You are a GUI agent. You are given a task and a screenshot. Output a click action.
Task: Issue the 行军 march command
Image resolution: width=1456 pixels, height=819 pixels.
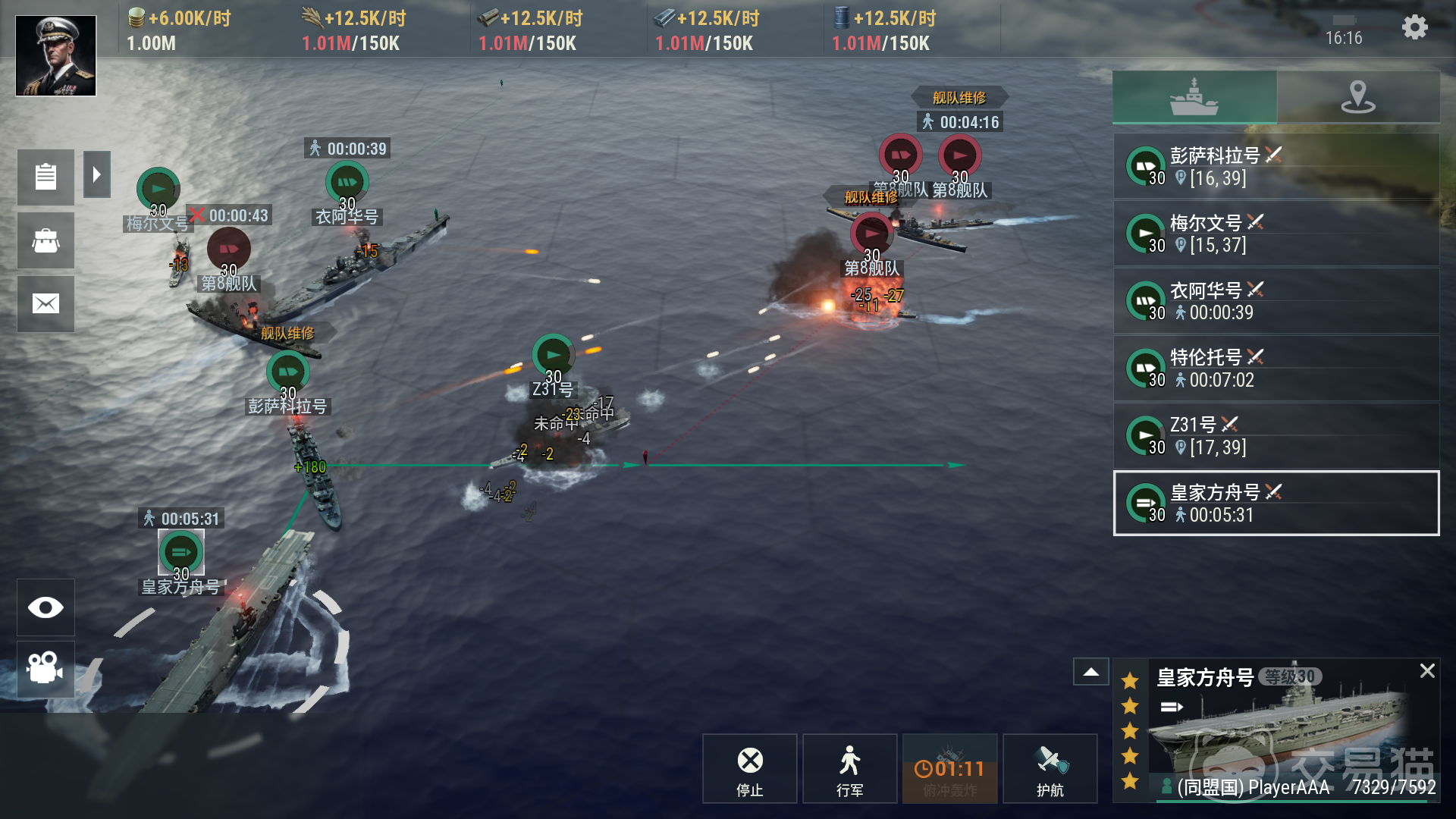coord(849,769)
